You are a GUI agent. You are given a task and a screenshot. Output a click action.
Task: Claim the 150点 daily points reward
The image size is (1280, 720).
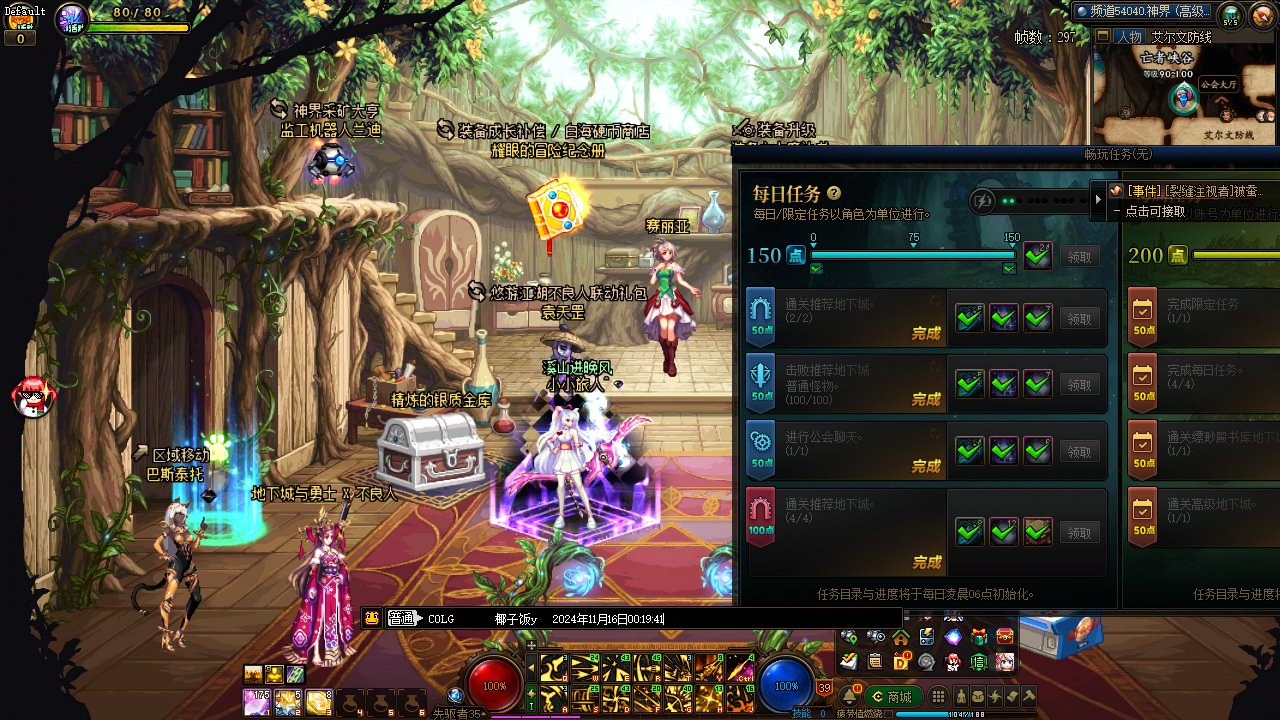pos(1079,256)
